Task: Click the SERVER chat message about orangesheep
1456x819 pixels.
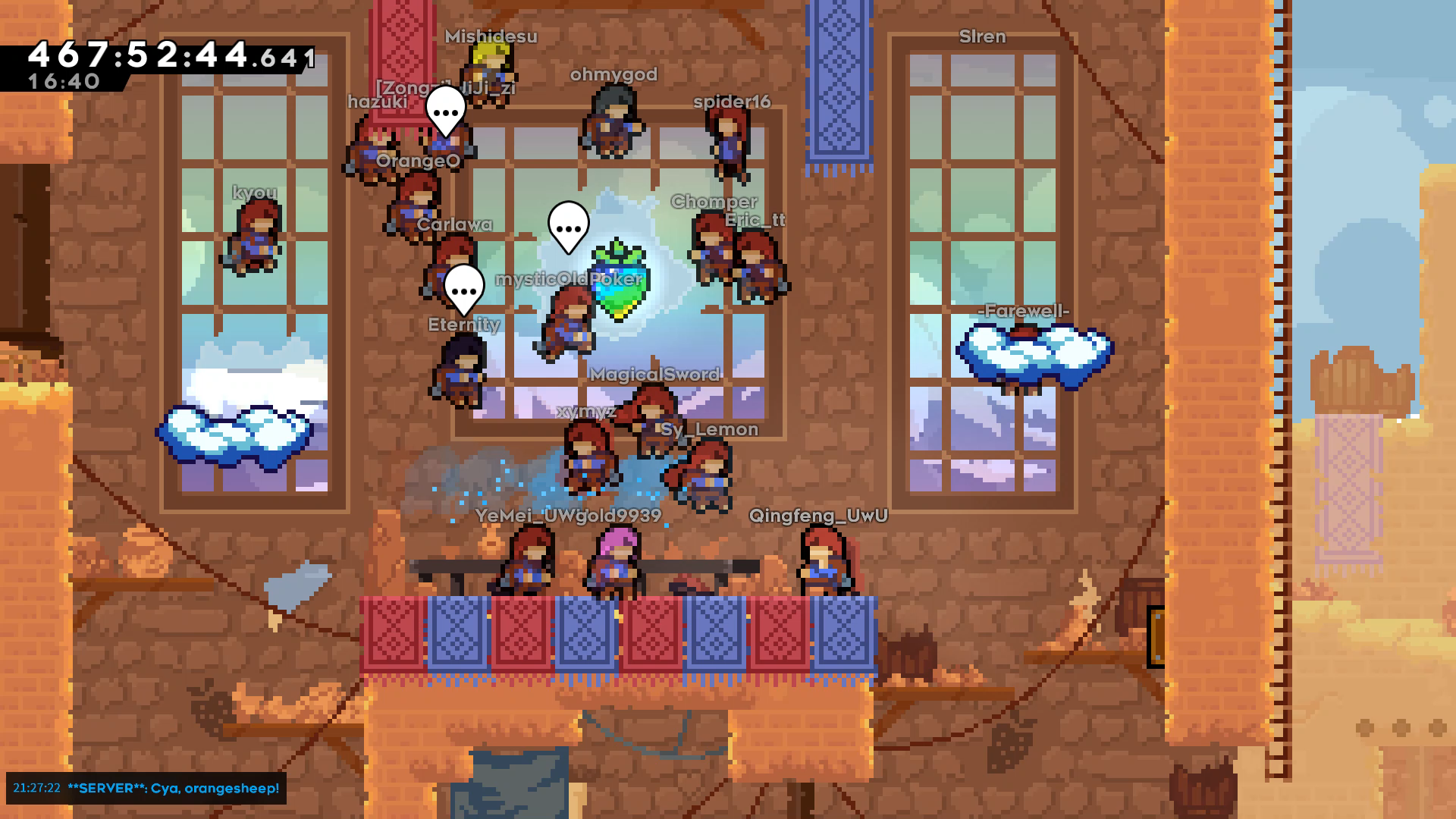Action: coord(173,788)
